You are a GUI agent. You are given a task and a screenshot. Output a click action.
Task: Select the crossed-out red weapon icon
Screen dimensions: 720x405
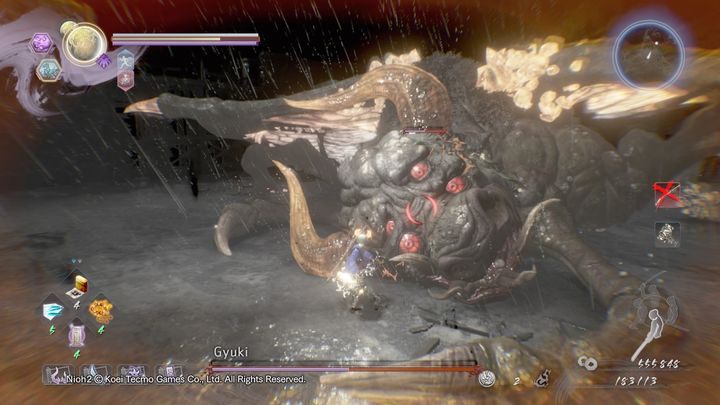[x=667, y=194]
